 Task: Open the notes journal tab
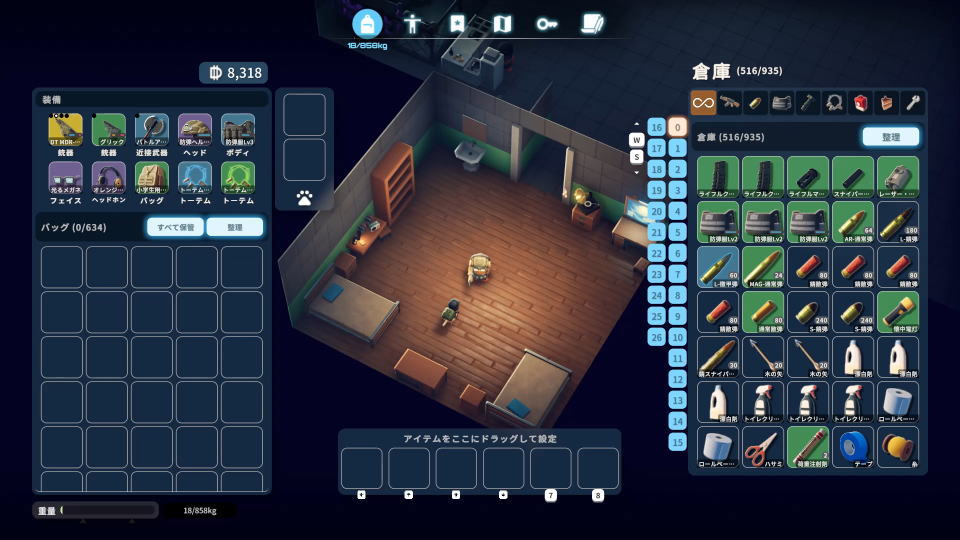tap(592, 23)
